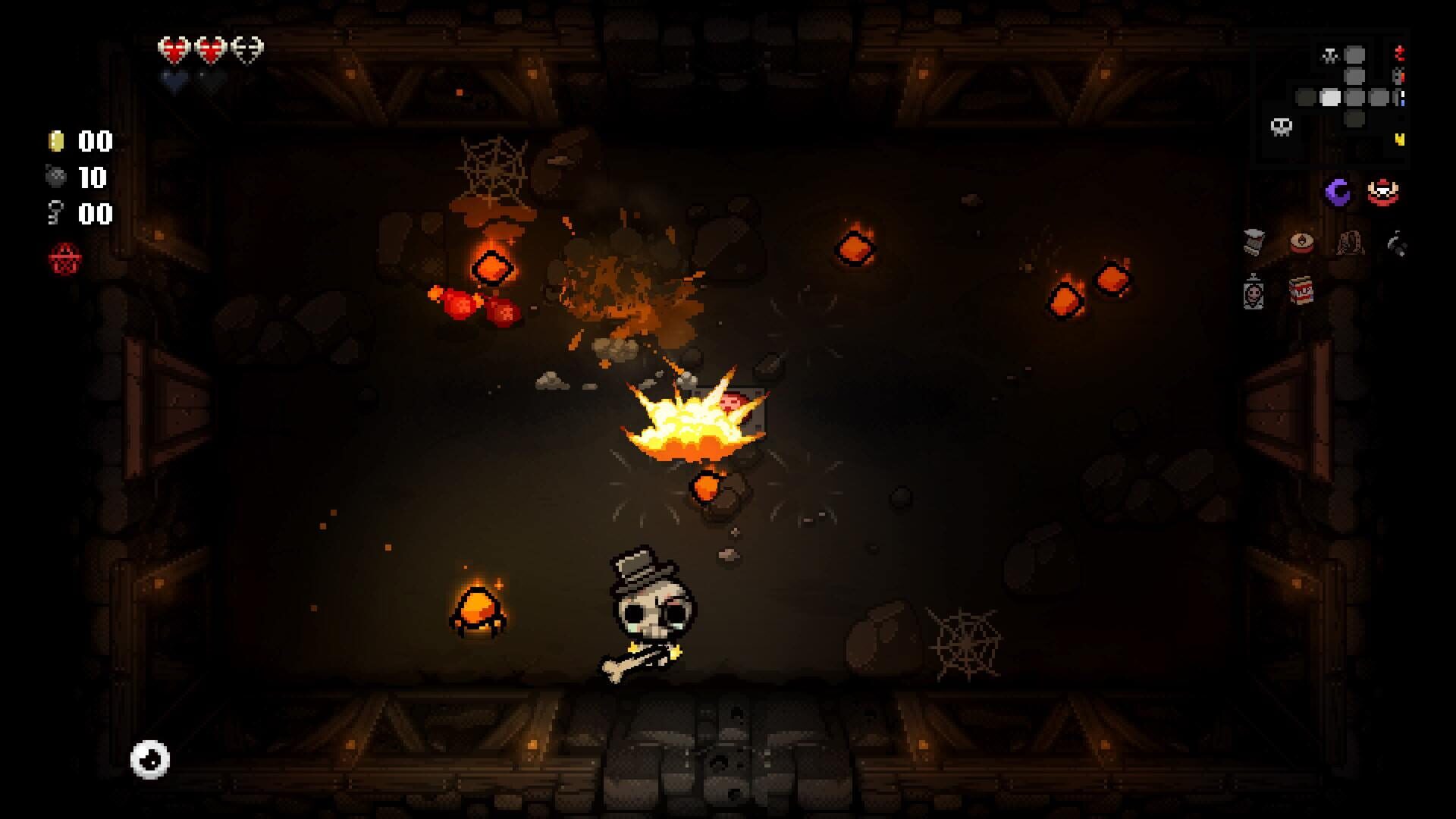The image size is (1456, 819).
Task: Click the pocket item icon in the bottom-left corner
Action: 149,759
